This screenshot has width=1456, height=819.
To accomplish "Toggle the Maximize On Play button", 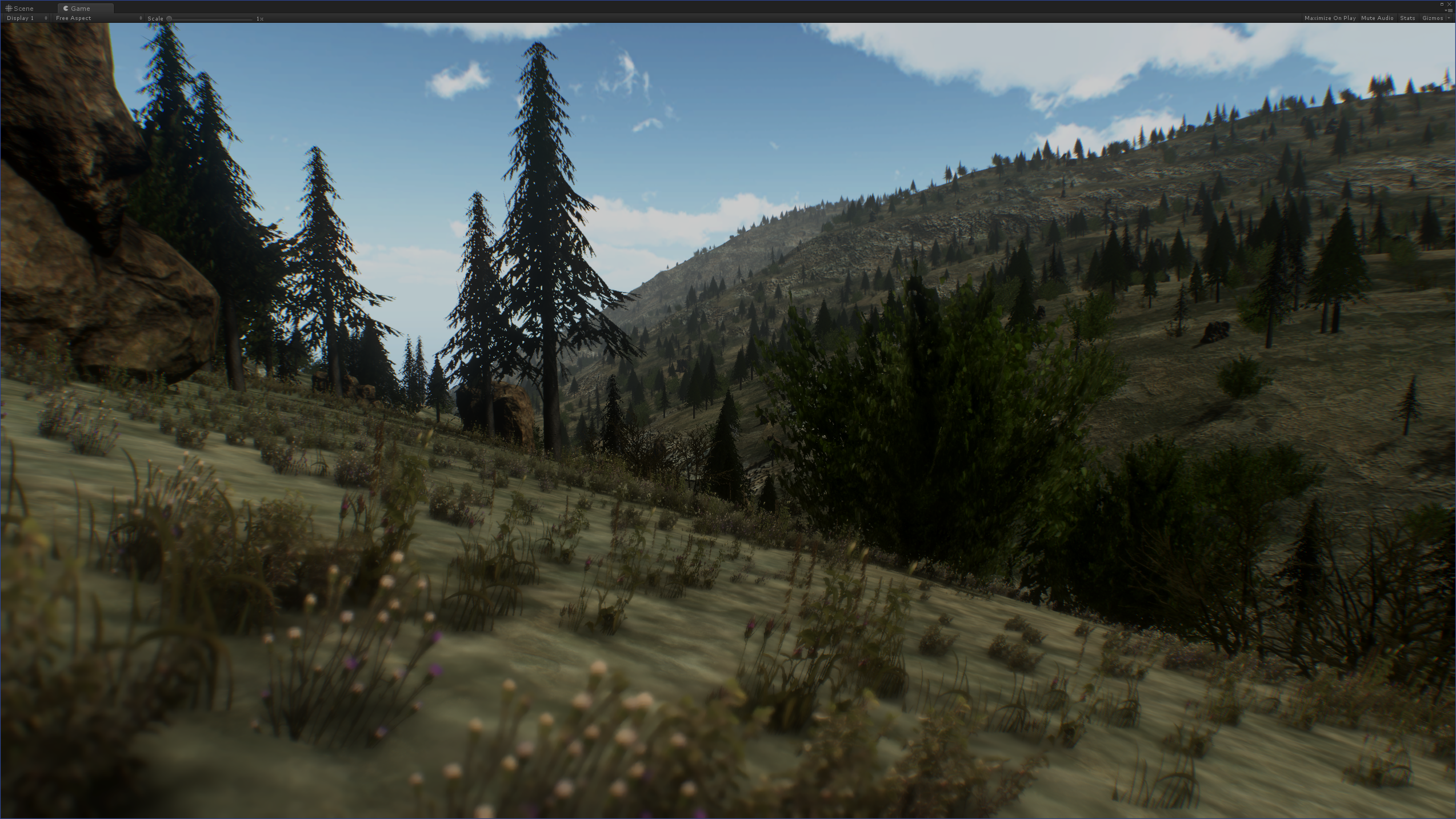I will pos(1329,18).
